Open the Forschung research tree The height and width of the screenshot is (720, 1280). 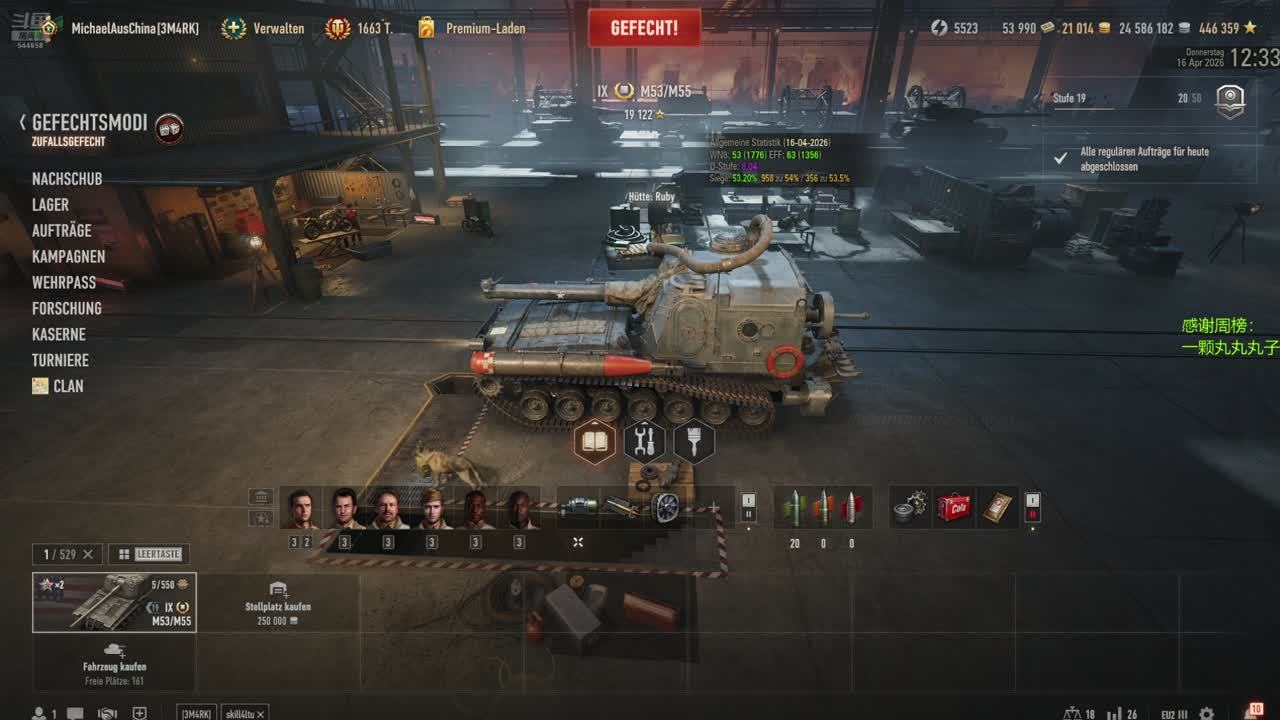tap(66, 309)
